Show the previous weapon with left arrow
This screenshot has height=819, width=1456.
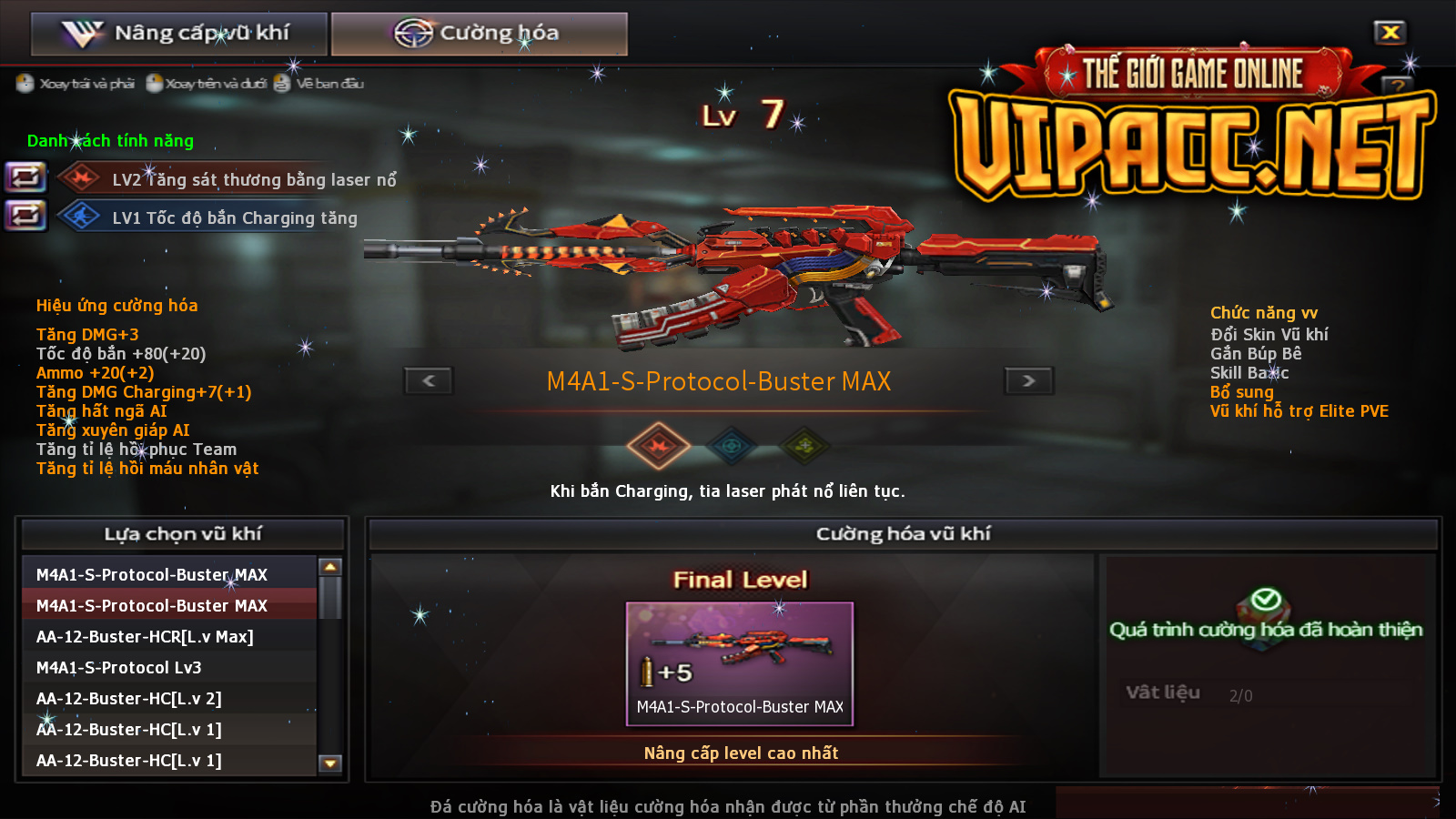[x=429, y=380]
